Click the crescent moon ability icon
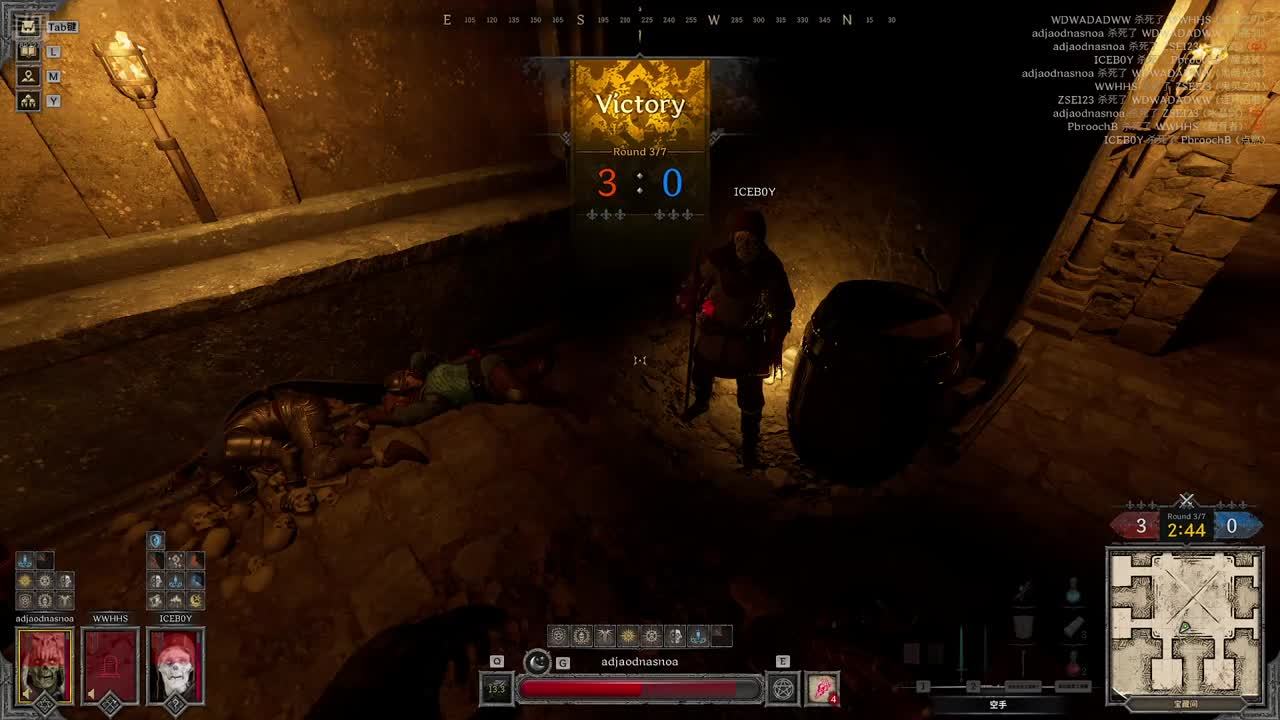This screenshot has width=1280, height=720. point(538,661)
